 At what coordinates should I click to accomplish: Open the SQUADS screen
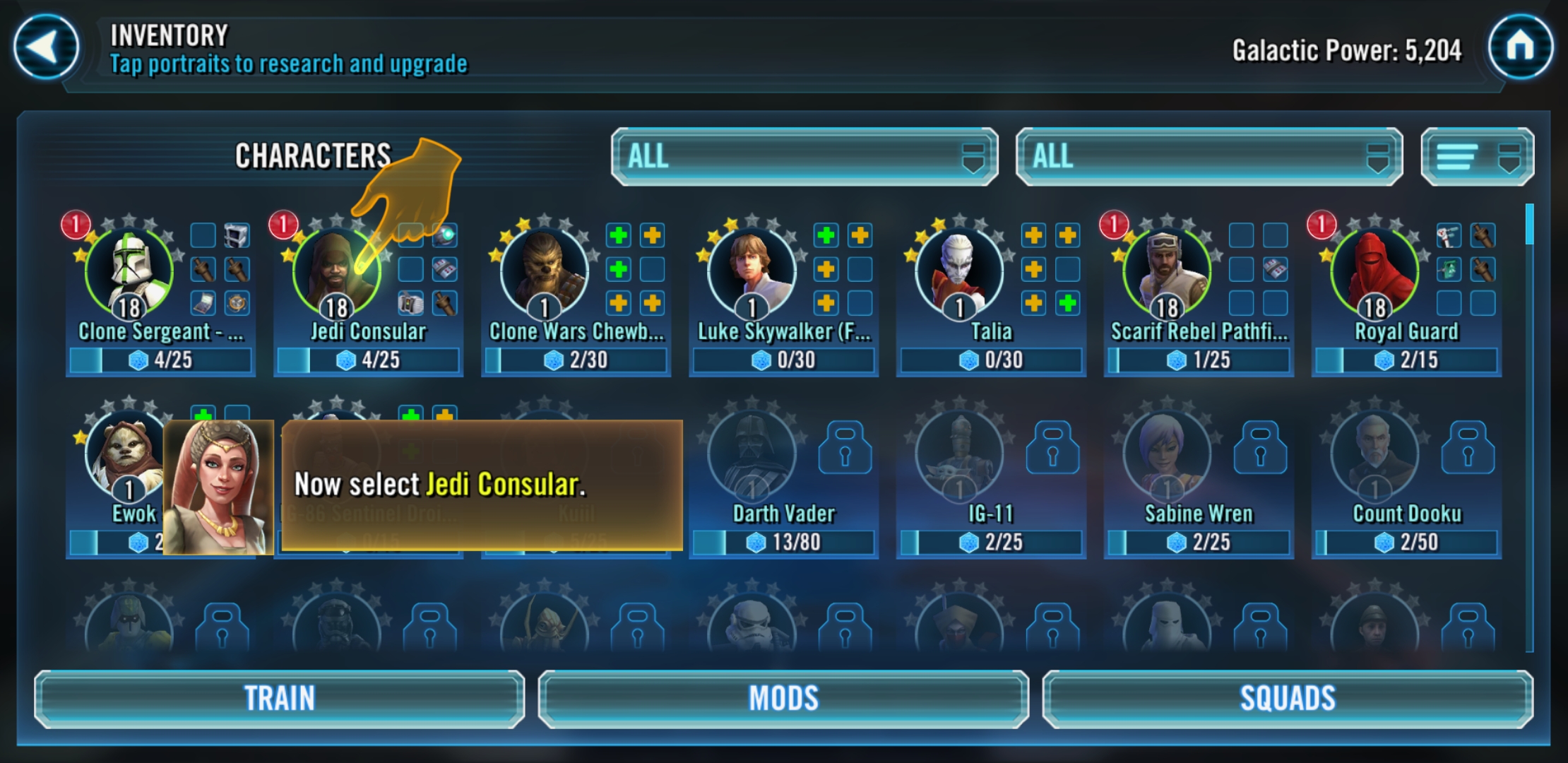[x=1288, y=699]
